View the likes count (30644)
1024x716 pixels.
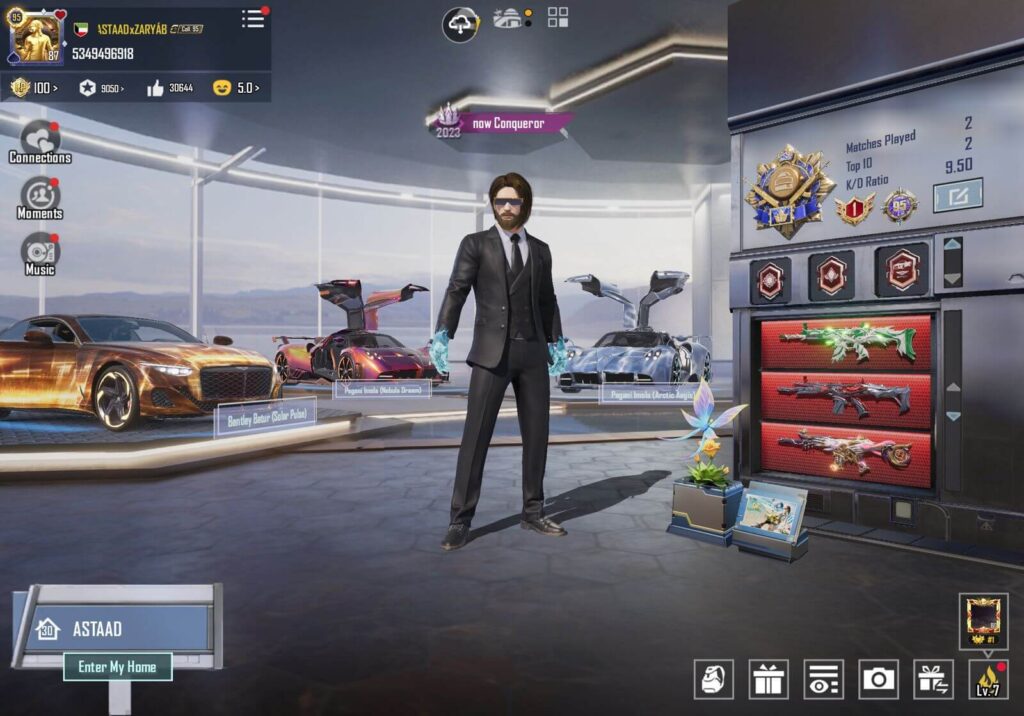[170, 88]
